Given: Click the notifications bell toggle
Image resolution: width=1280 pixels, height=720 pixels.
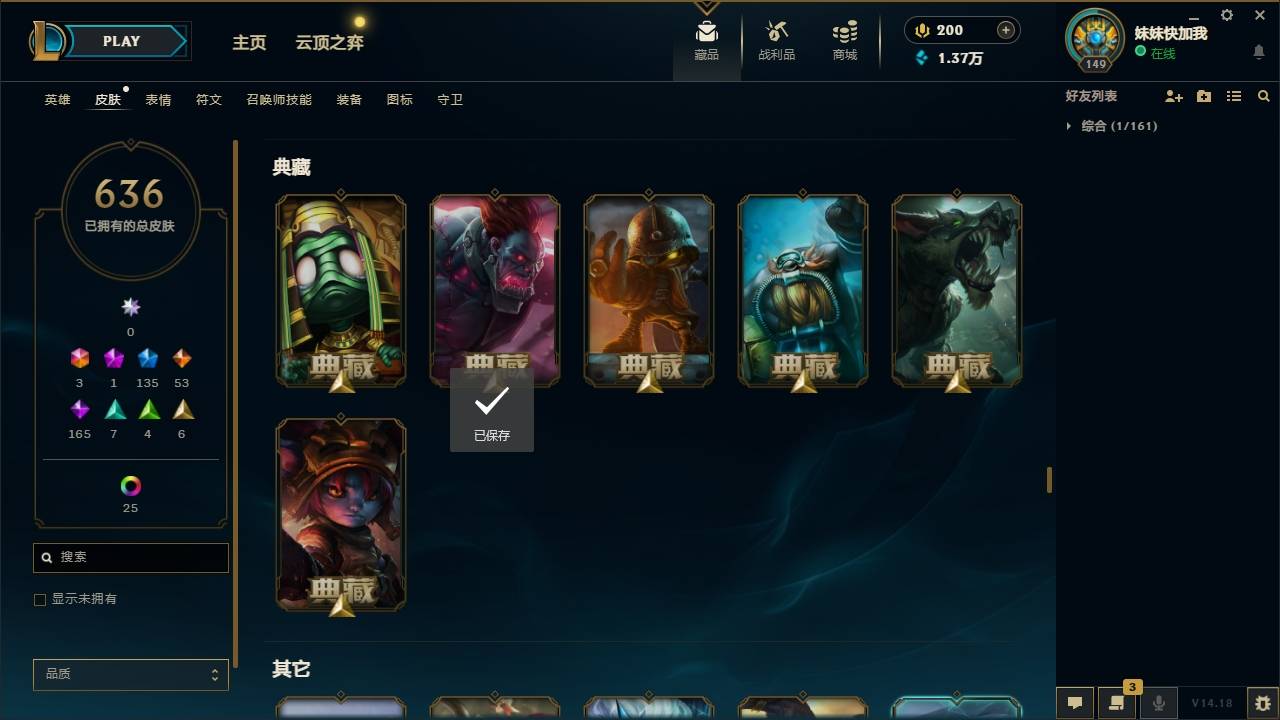Looking at the screenshot, I should point(1258,52).
